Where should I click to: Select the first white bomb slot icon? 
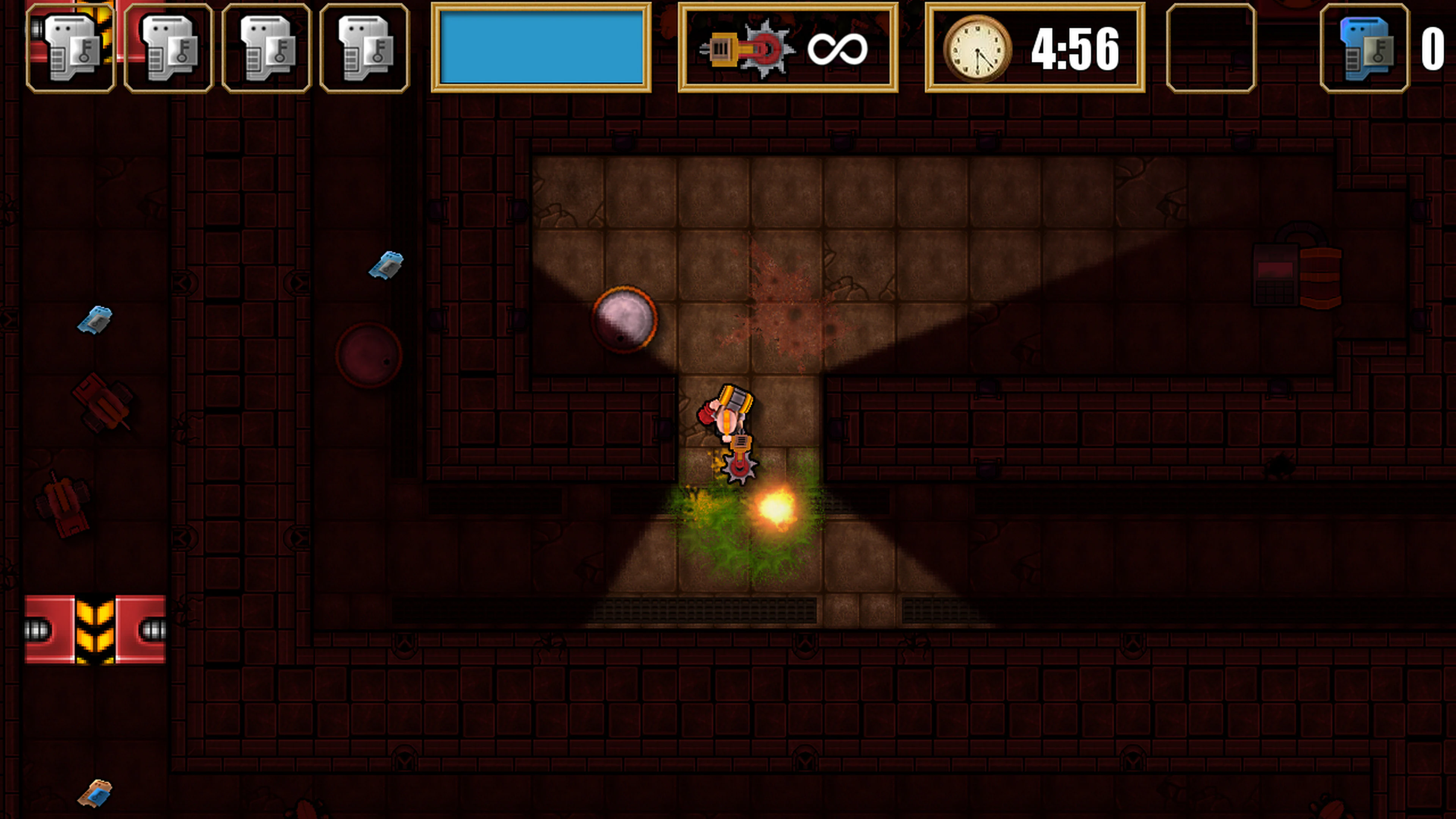coord(70,48)
